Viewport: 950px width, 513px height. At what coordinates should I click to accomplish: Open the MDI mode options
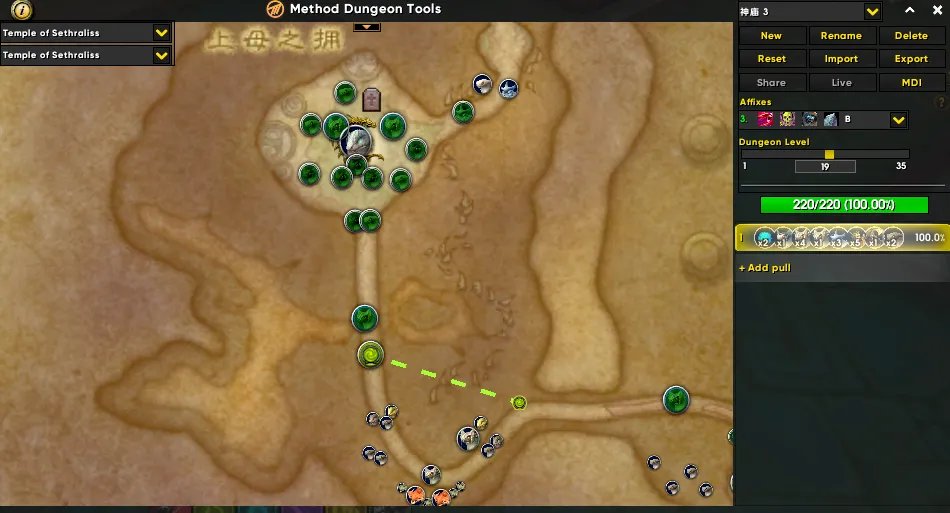(911, 83)
